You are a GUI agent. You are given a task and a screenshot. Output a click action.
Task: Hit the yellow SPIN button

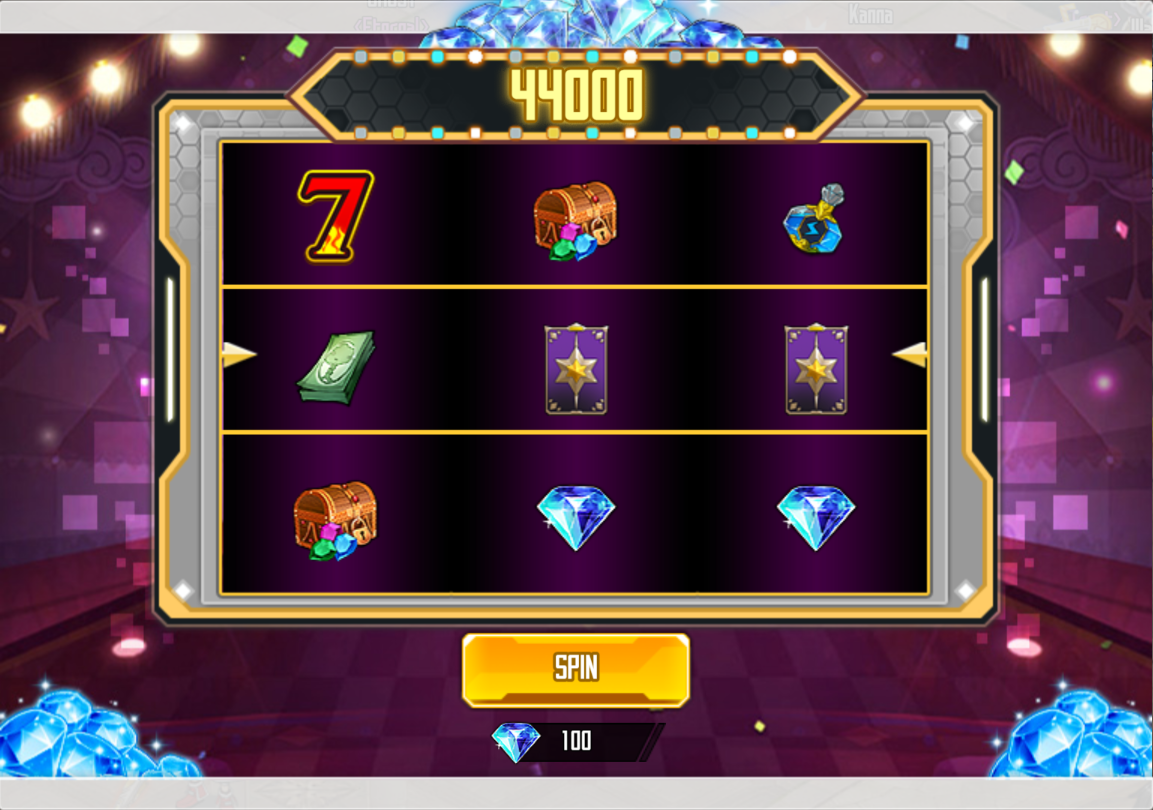point(576,669)
